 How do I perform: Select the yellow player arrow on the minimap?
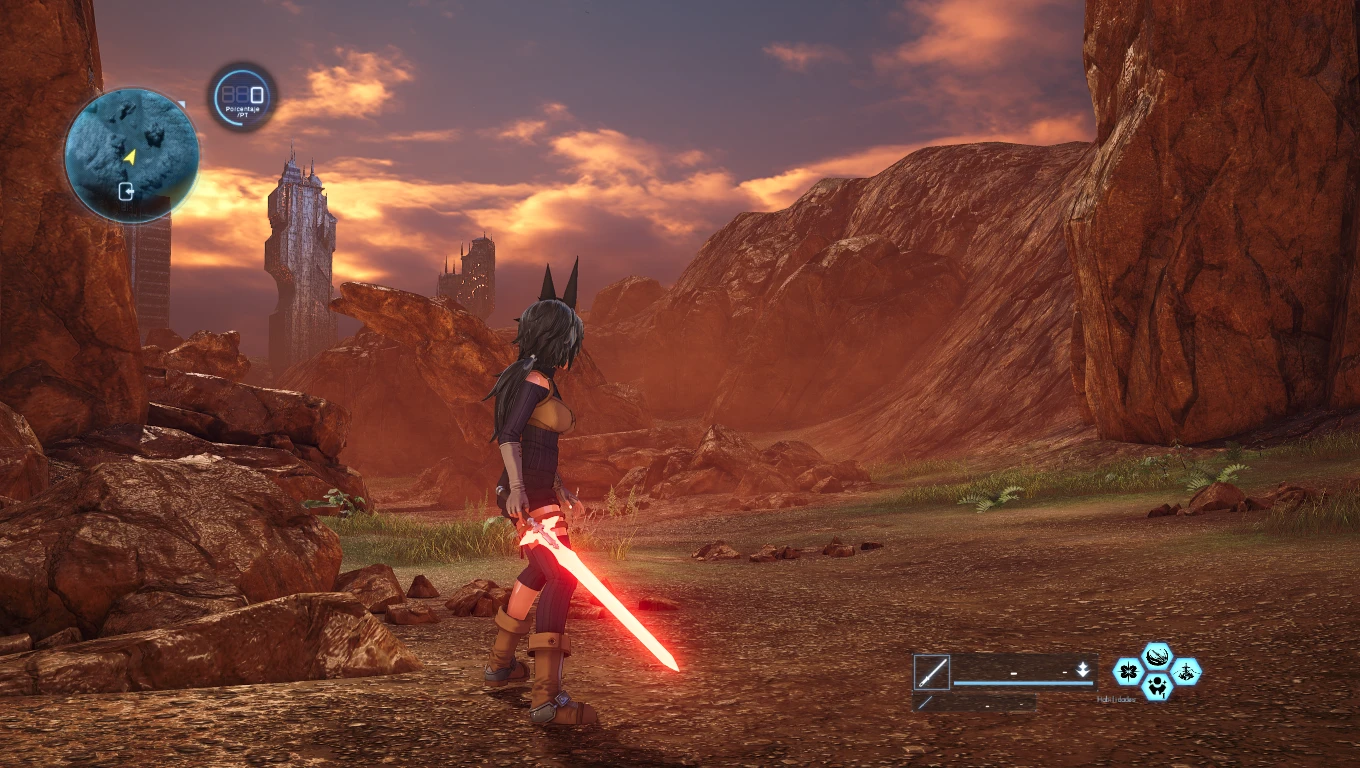pyautogui.click(x=129, y=156)
